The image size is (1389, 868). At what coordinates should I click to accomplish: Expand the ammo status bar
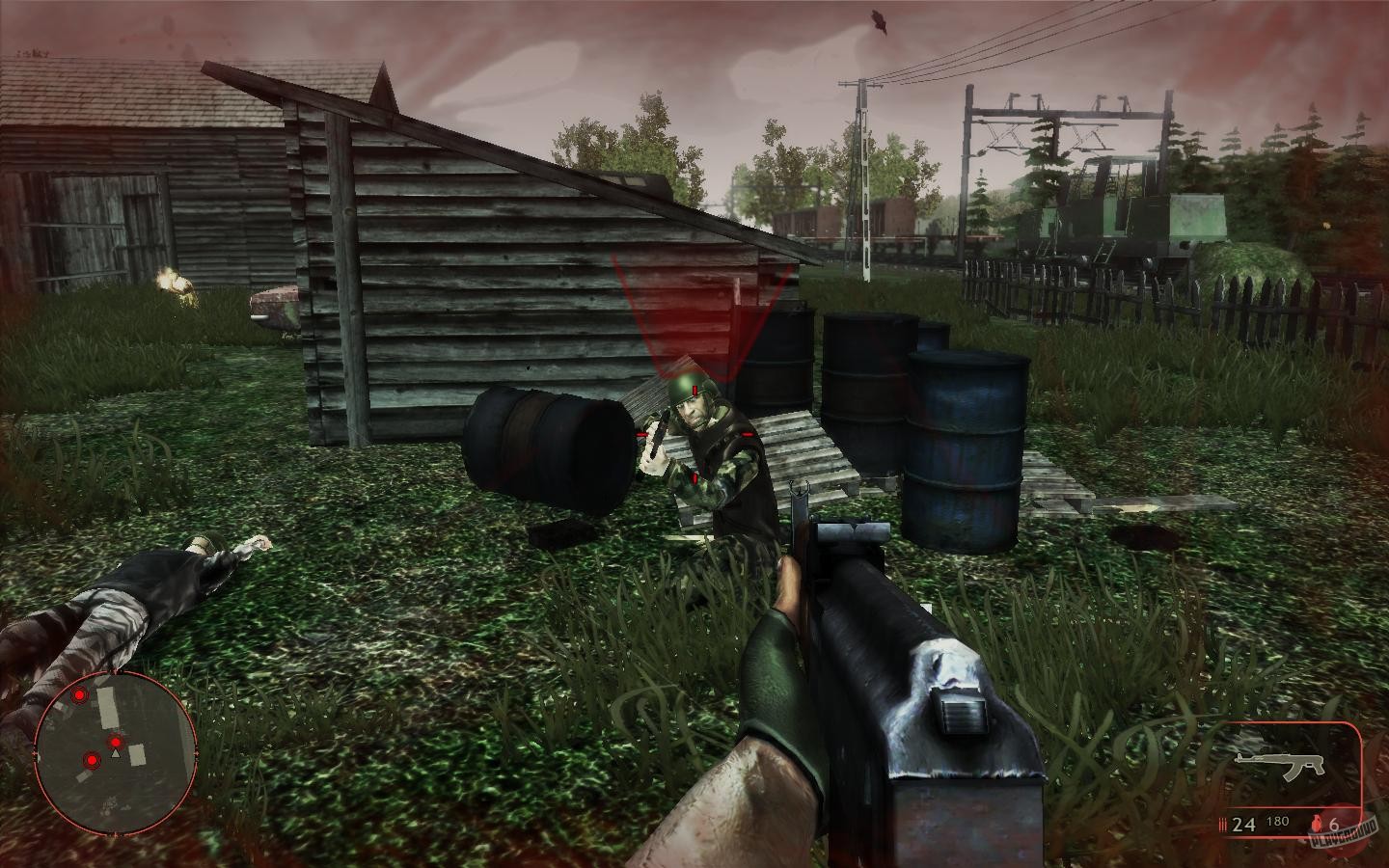[x=1283, y=823]
